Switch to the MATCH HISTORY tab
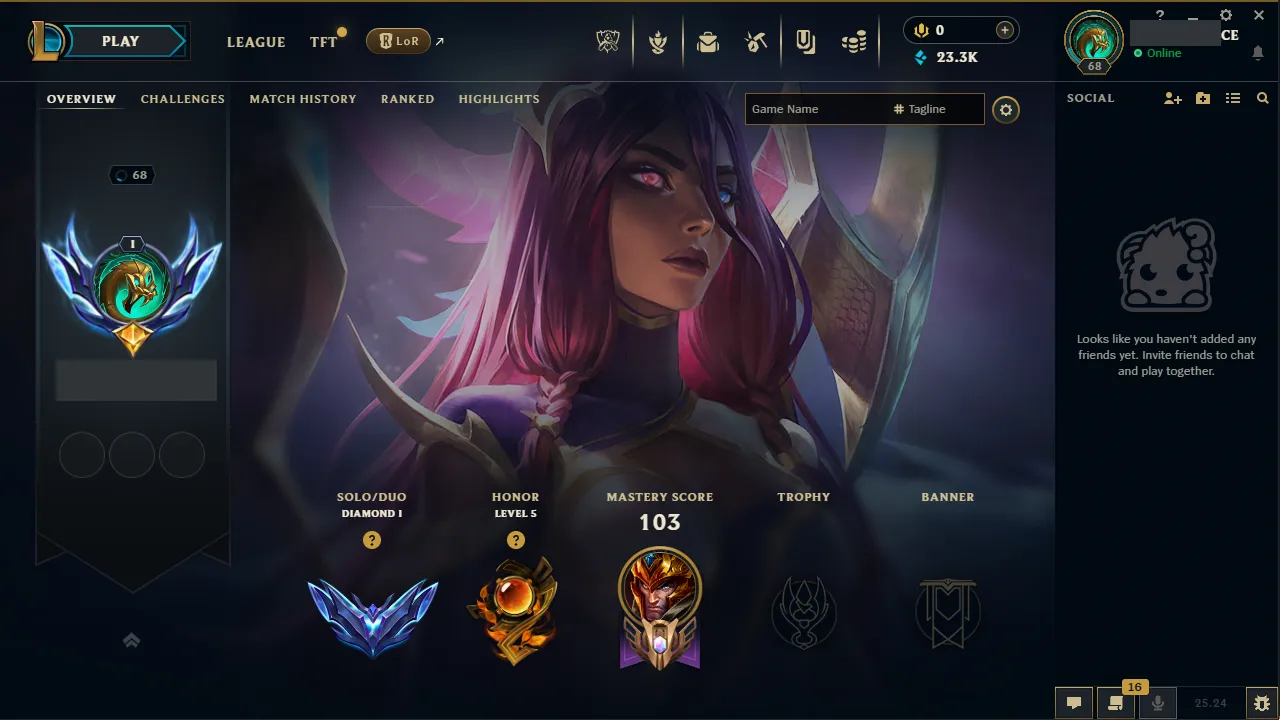 303,99
